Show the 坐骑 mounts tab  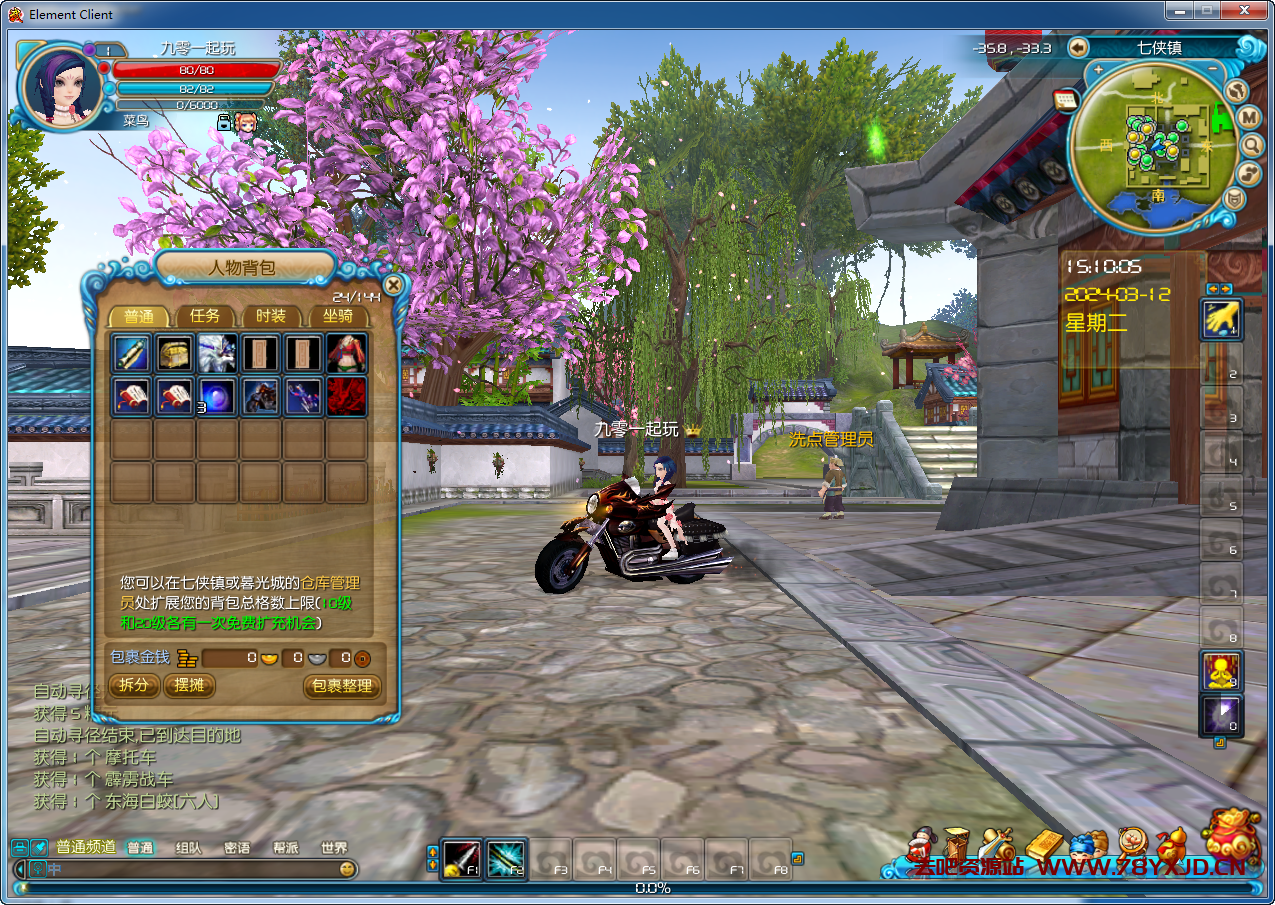[x=336, y=316]
